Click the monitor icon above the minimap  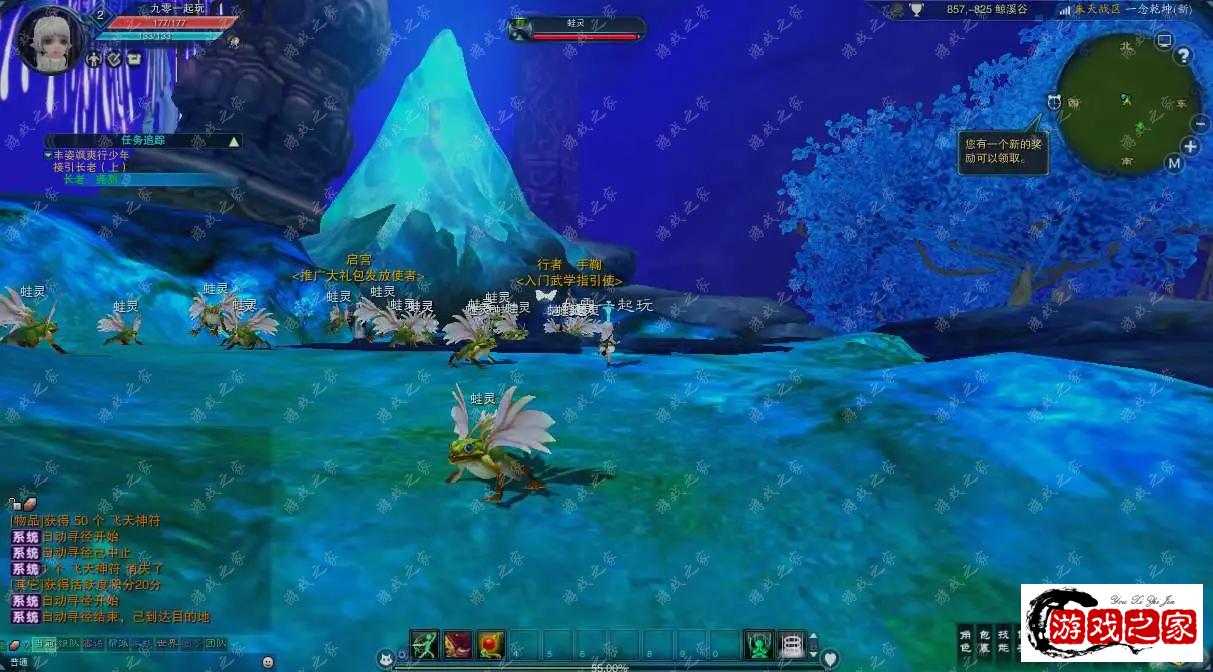(x=1163, y=41)
